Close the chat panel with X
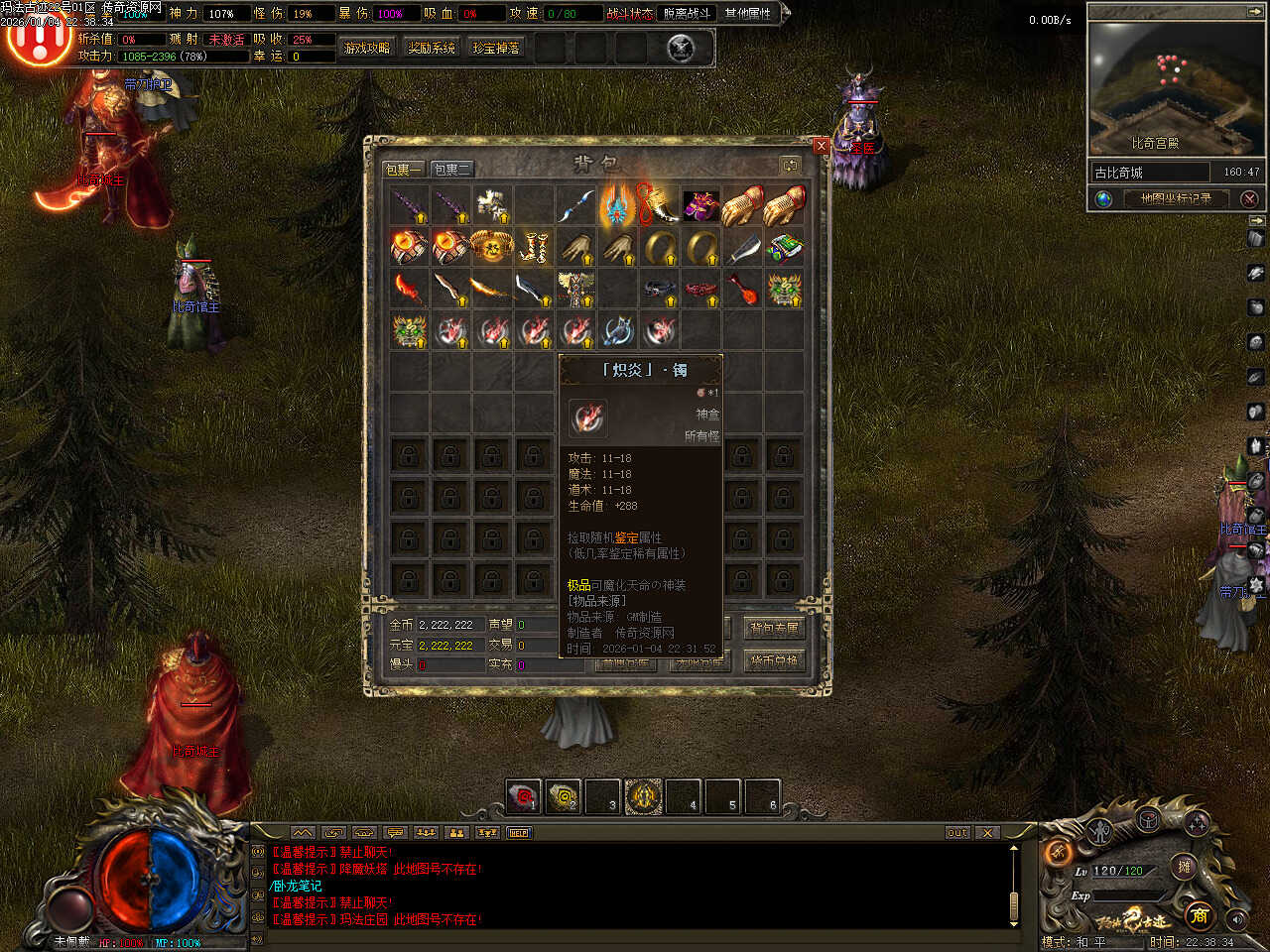 (x=987, y=833)
